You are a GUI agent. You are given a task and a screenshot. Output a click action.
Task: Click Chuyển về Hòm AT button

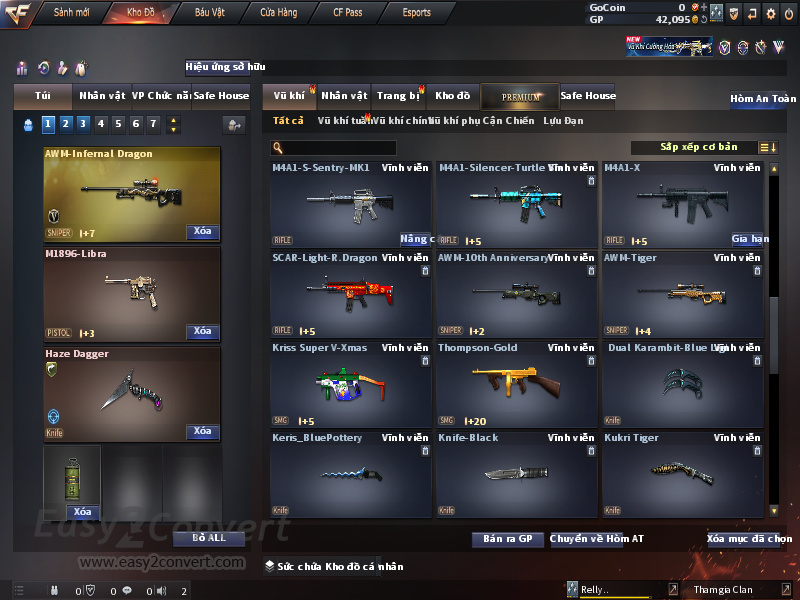click(x=597, y=539)
